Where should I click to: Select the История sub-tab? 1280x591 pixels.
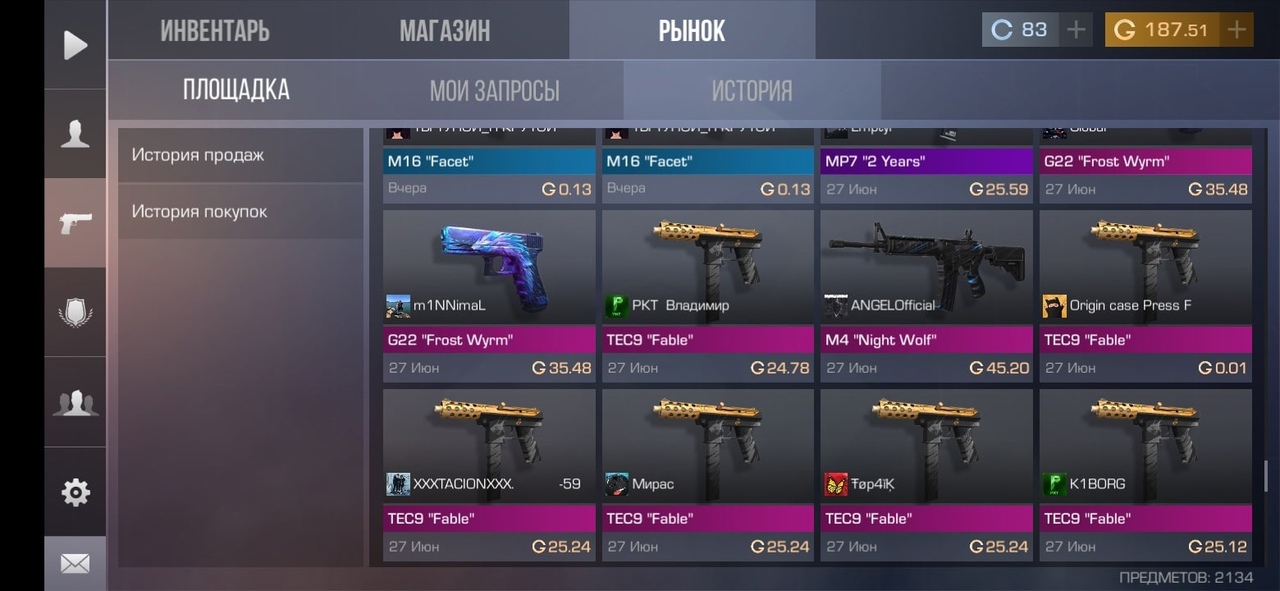pyautogui.click(x=751, y=91)
